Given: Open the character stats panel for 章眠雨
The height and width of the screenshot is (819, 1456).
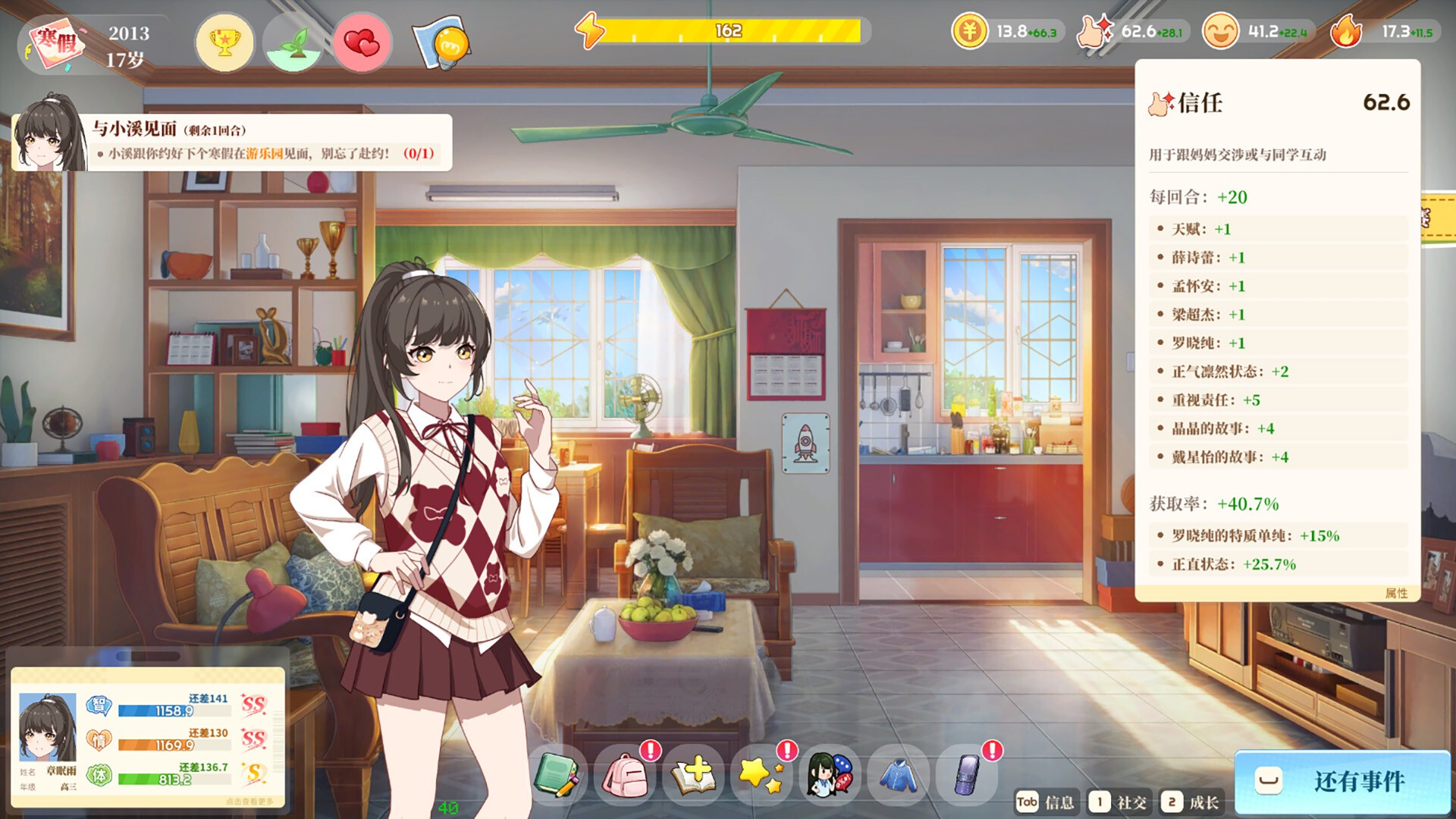Looking at the screenshot, I should 148,737.
